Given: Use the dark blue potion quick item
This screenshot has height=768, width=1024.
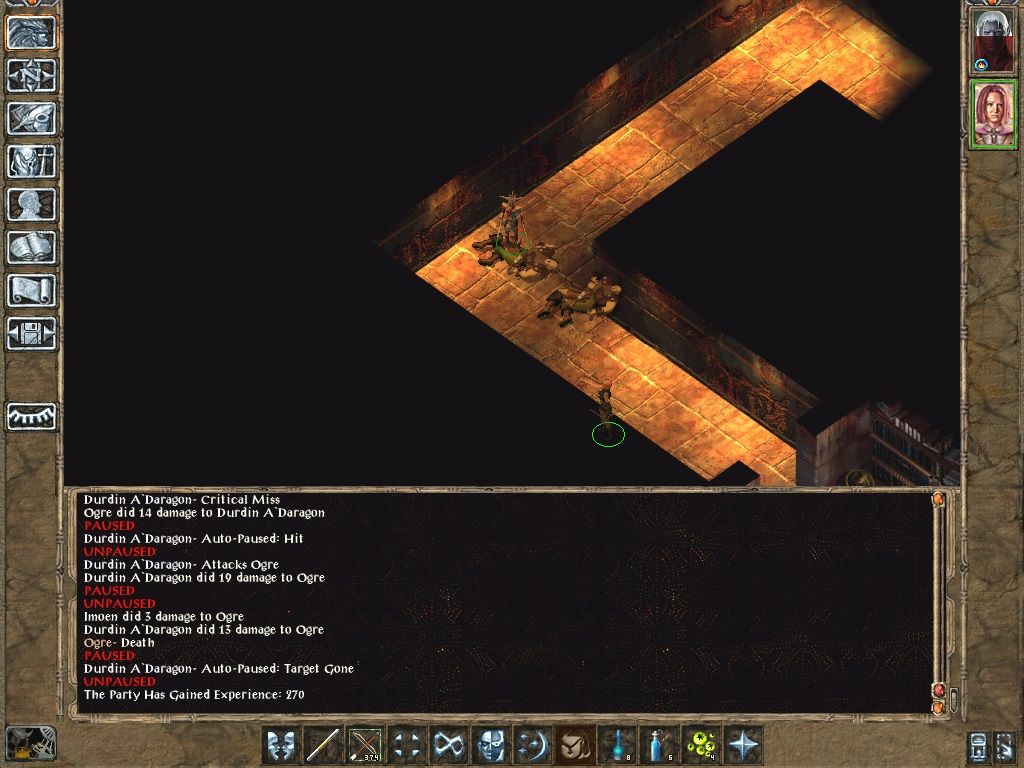Looking at the screenshot, I should [x=617, y=745].
